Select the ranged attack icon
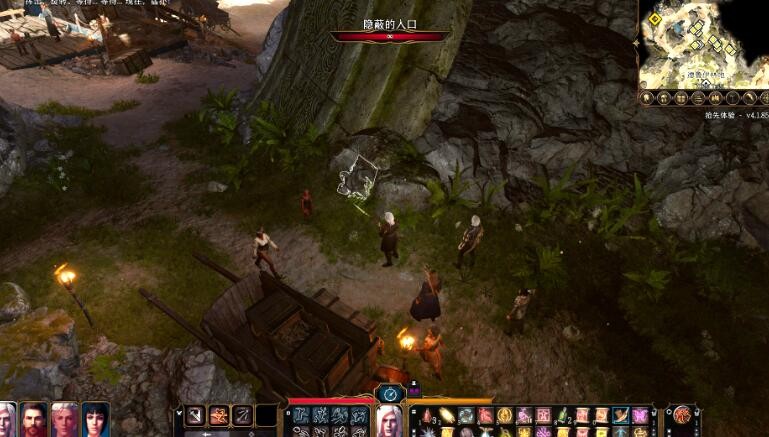This screenshot has height=437, width=769. click(x=242, y=415)
